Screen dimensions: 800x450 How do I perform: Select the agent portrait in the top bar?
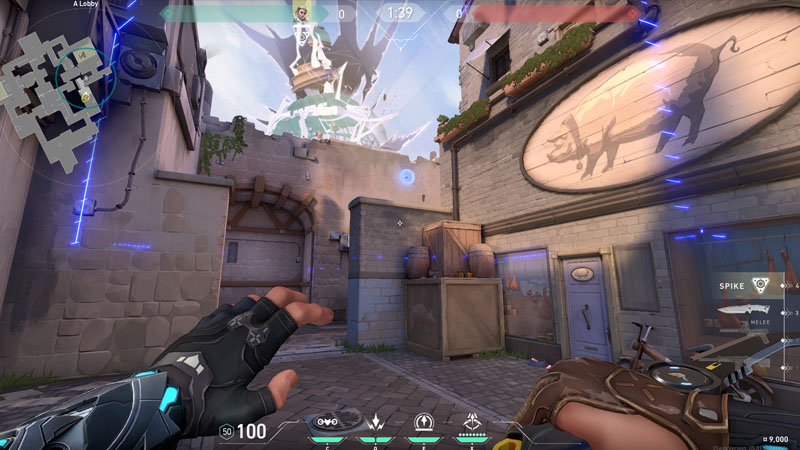(x=301, y=13)
